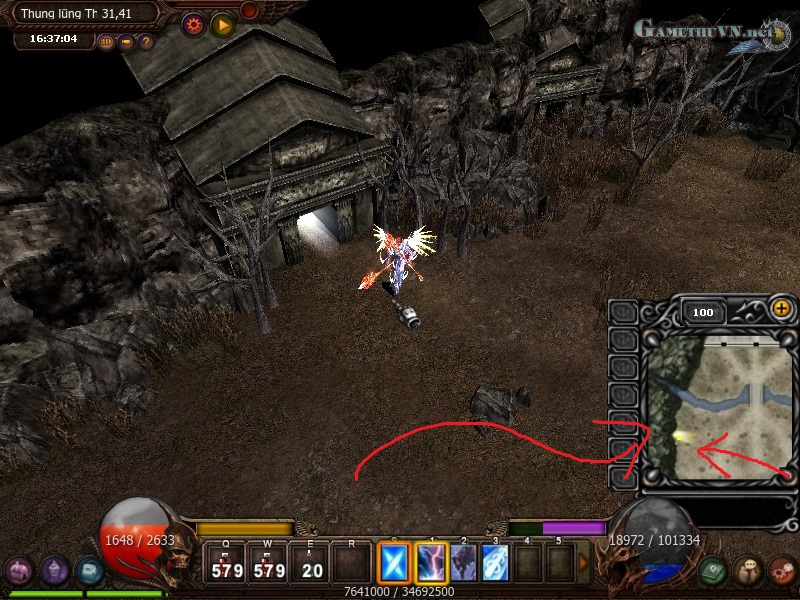Choose the dark figure skill in slot 2
The image size is (800, 600).
coord(463,563)
